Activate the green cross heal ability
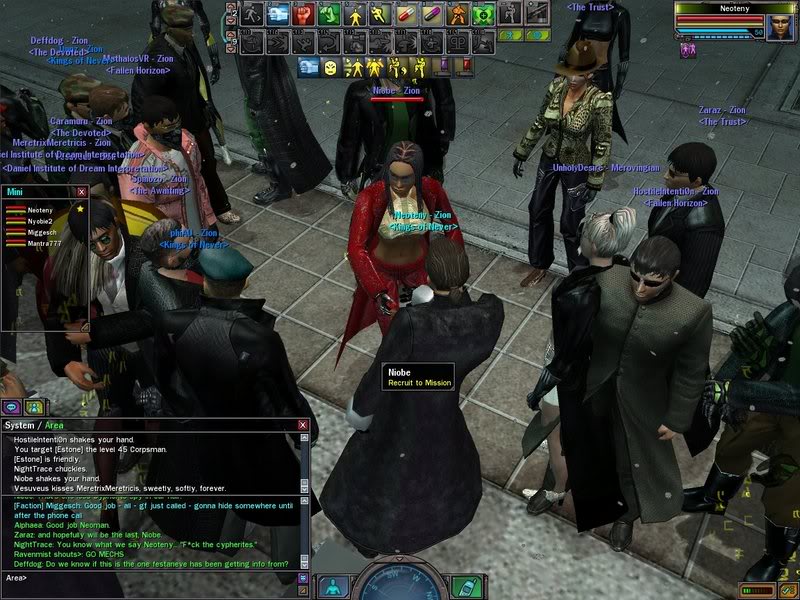Image resolution: width=800 pixels, height=600 pixels. [x=484, y=14]
